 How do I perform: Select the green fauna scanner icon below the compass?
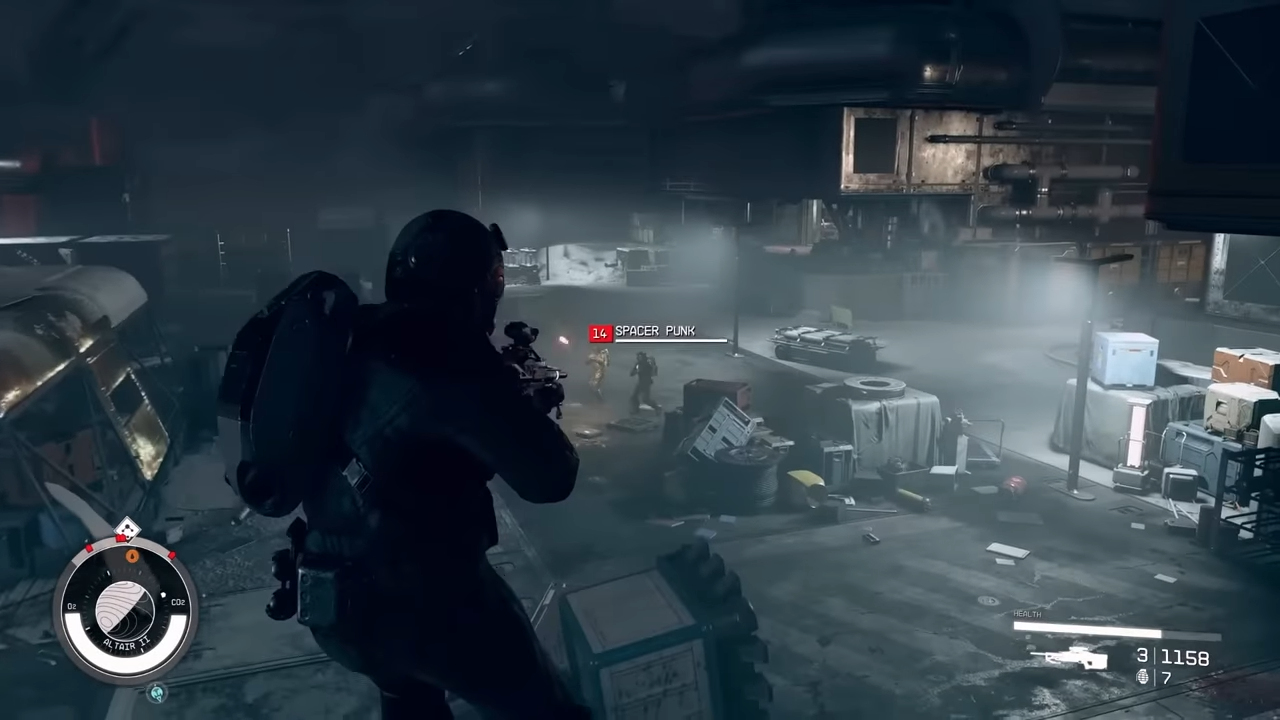click(157, 693)
